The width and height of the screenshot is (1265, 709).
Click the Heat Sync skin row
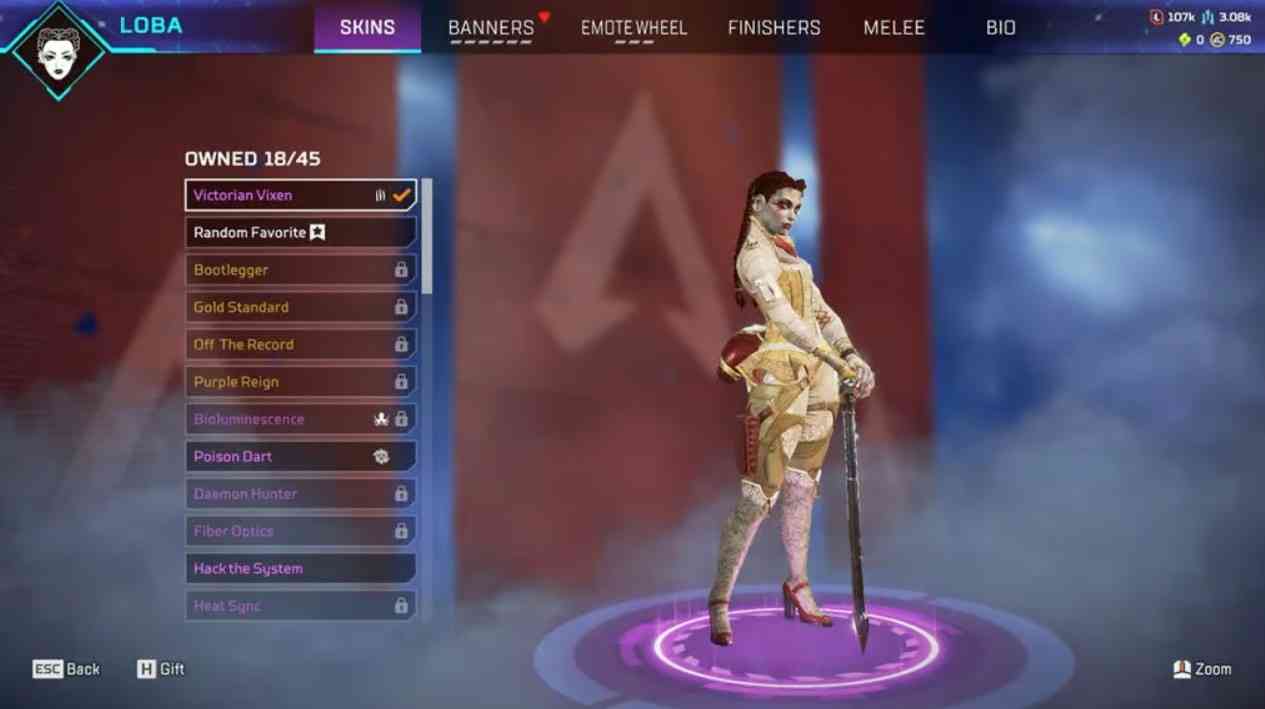pos(300,606)
